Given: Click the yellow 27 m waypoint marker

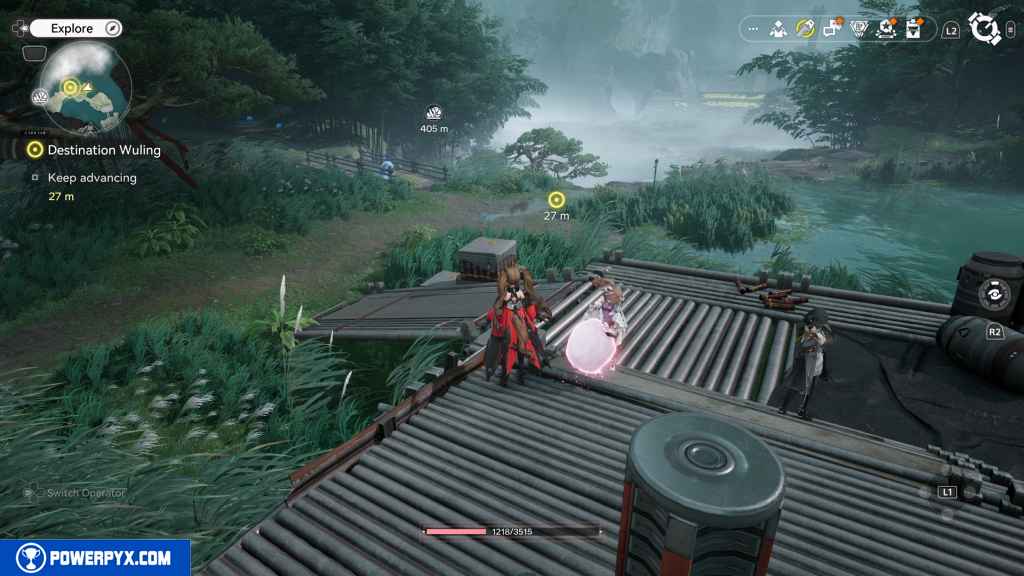Looking at the screenshot, I should [556, 200].
